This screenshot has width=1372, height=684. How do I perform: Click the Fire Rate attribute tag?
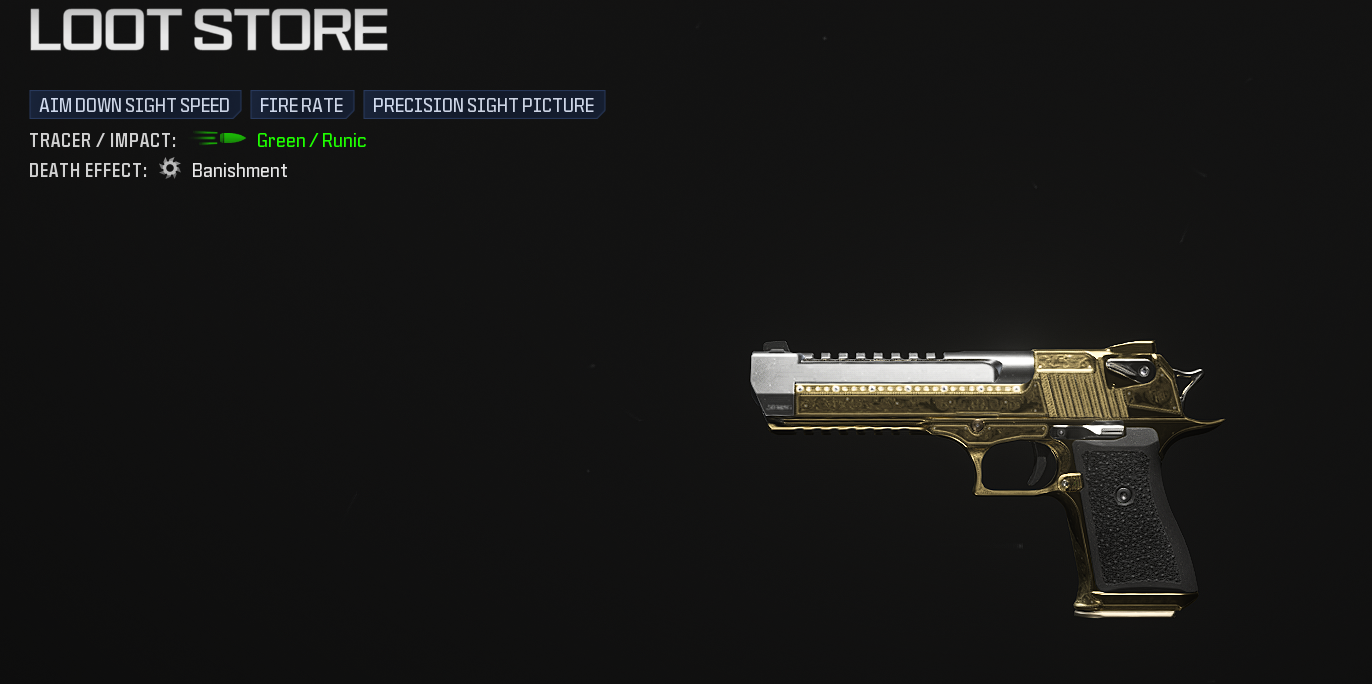point(301,105)
